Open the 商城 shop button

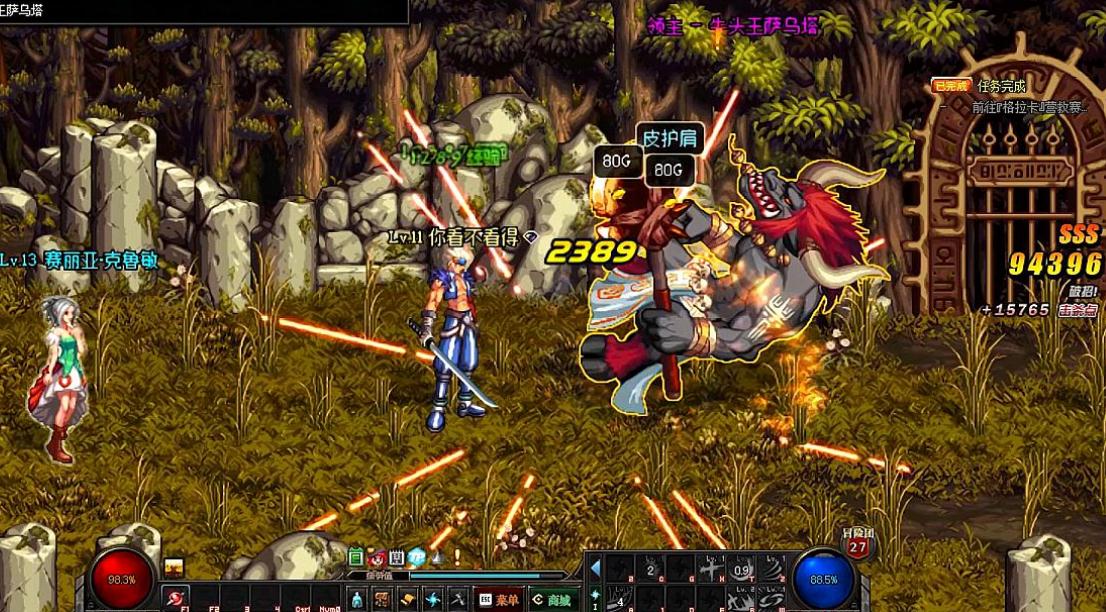(552, 599)
